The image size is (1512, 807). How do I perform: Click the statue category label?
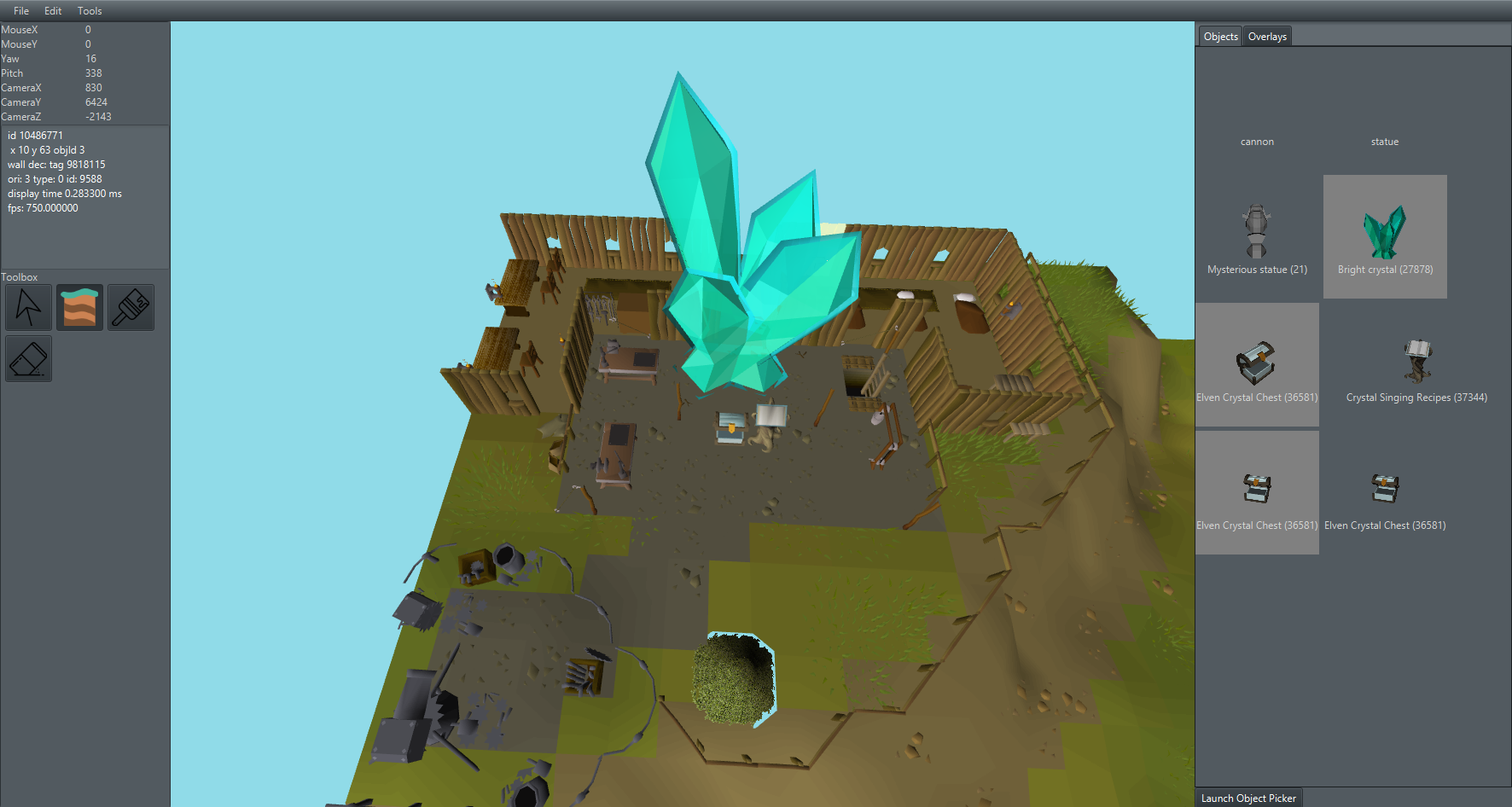tap(1384, 141)
